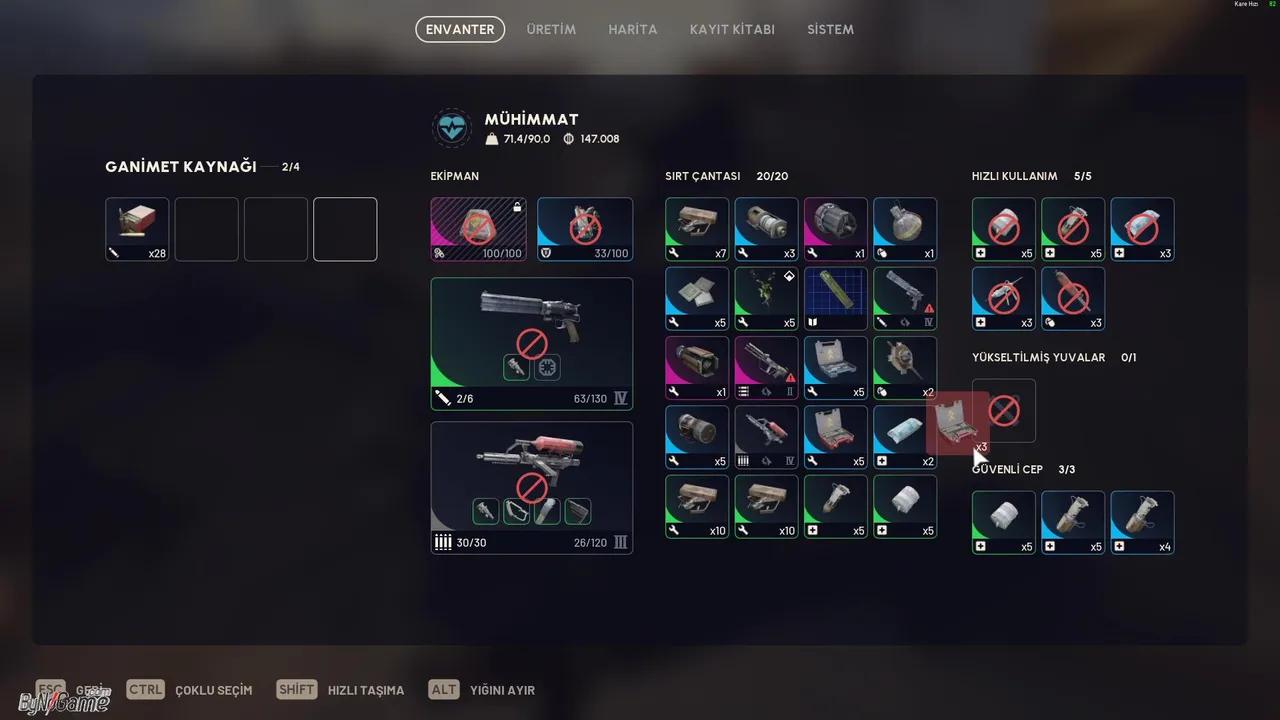
Task: Select the blue pillow-pack medical item x2
Action: click(903, 437)
